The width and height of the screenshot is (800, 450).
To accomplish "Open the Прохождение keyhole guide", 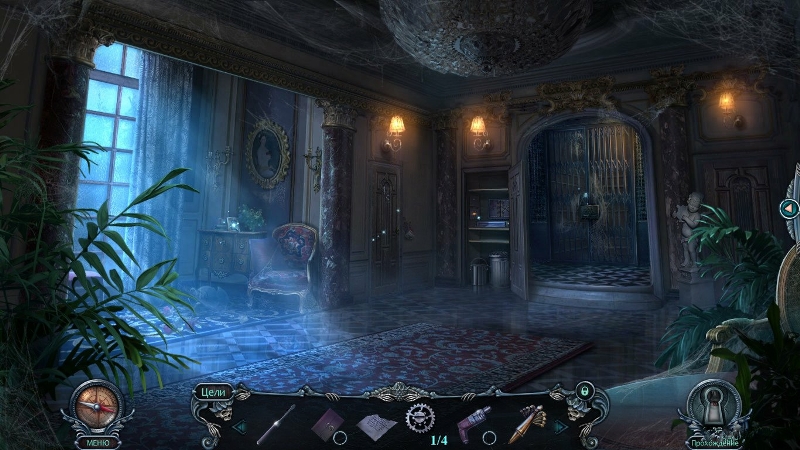I will pyautogui.click(x=715, y=408).
